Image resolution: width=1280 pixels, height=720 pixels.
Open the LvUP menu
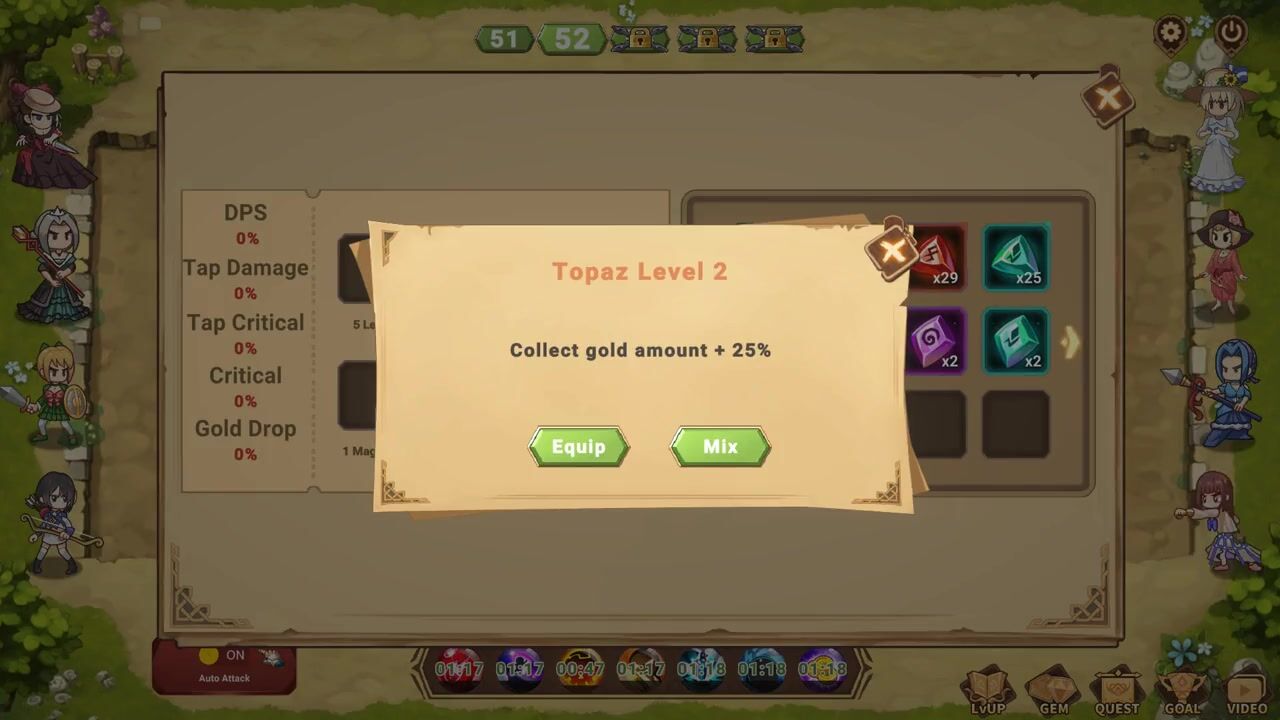coord(987,692)
